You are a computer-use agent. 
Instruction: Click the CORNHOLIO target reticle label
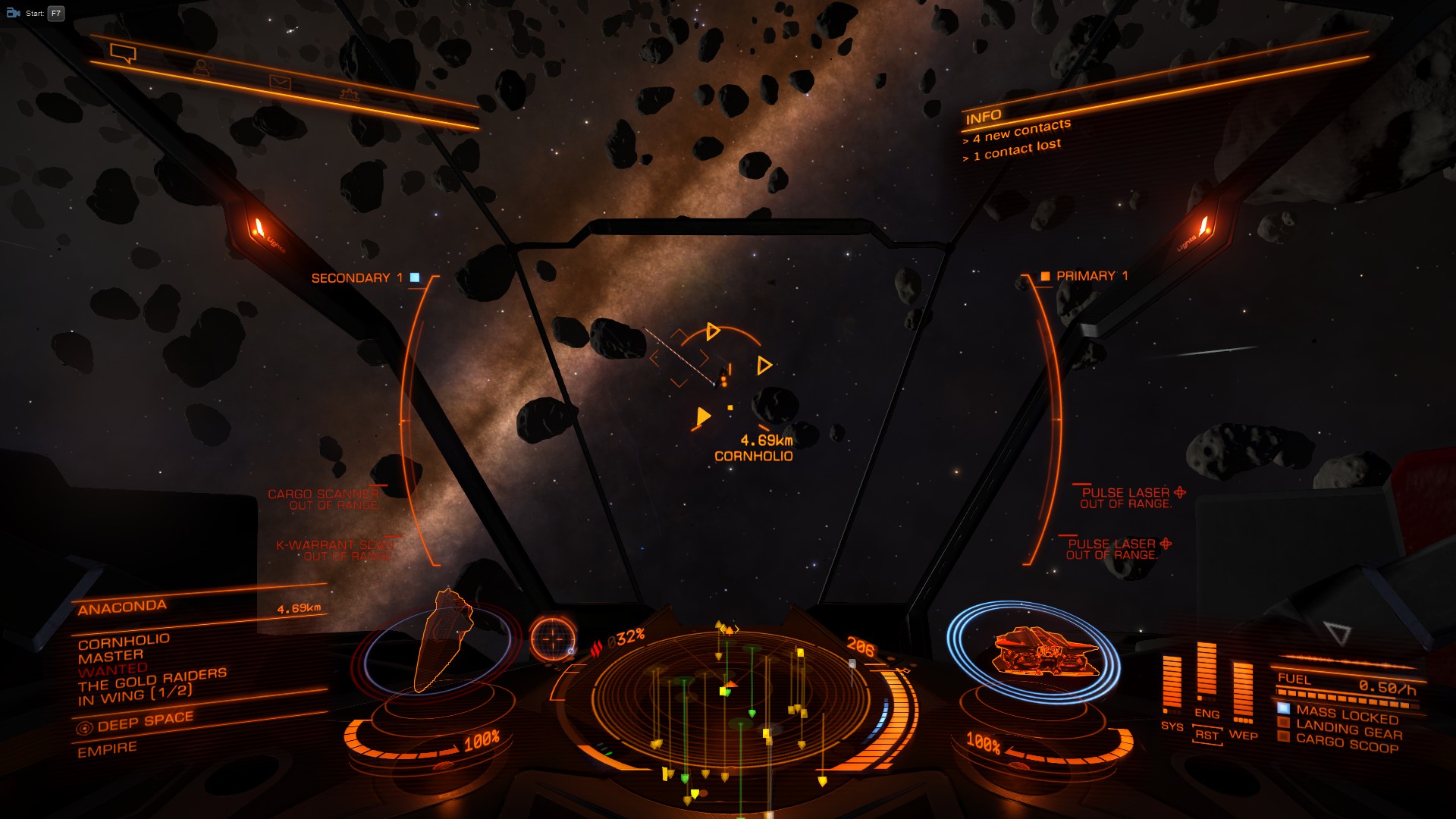(x=753, y=456)
